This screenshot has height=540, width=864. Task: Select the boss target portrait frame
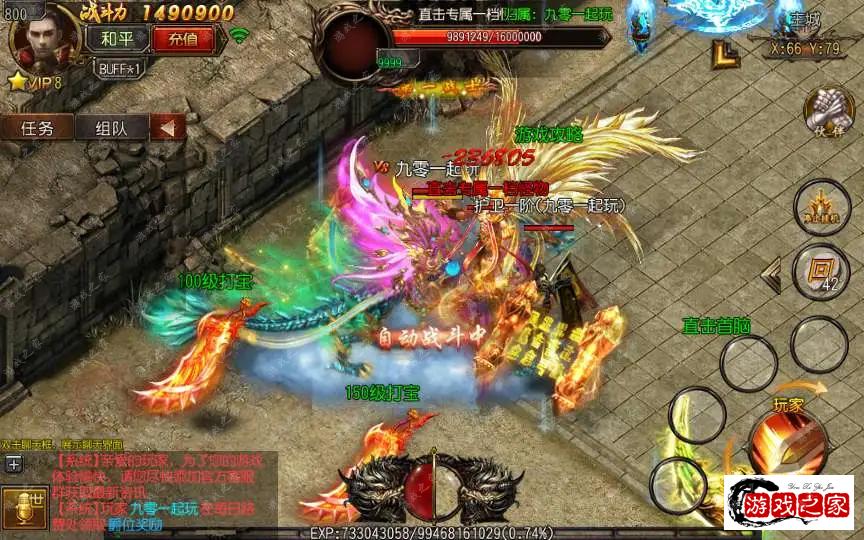[x=350, y=48]
